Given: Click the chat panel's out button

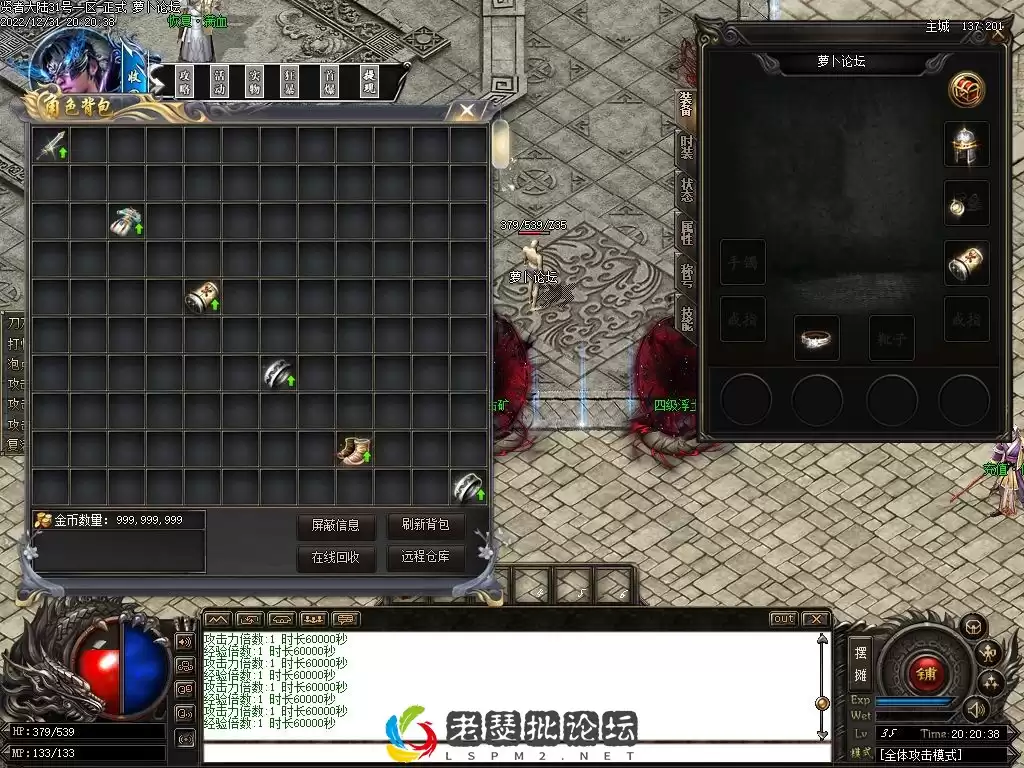Looking at the screenshot, I should [783, 619].
